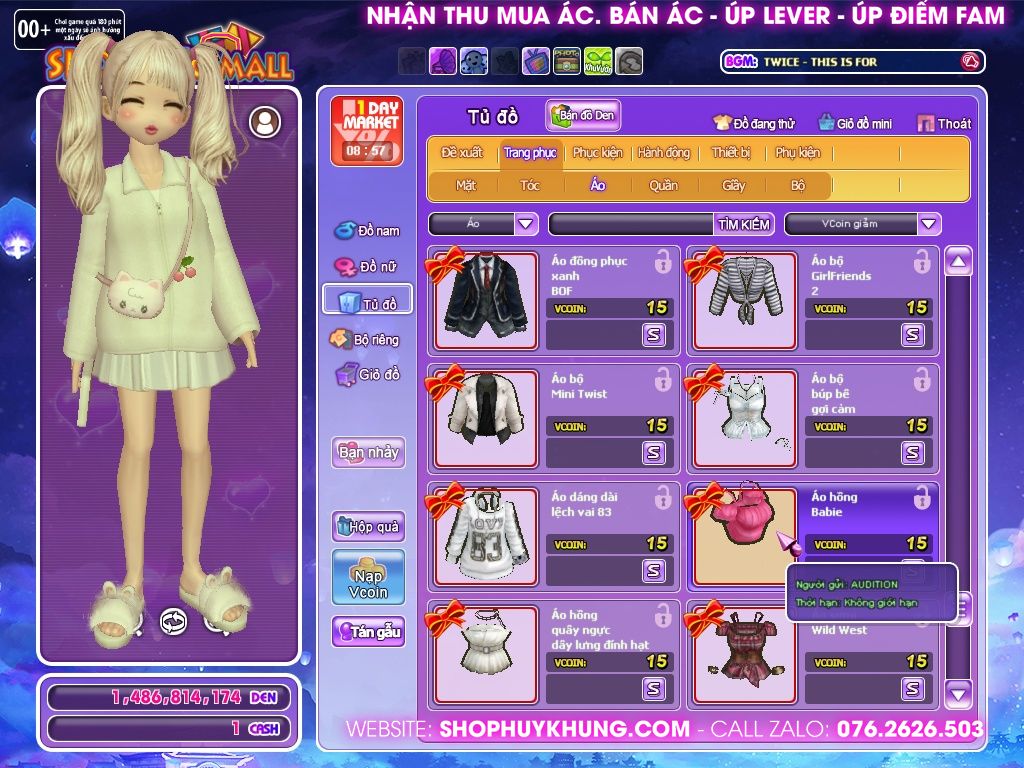This screenshot has height=768, width=1024.
Task: Open the Đồ nữ section
Action: click(x=367, y=267)
